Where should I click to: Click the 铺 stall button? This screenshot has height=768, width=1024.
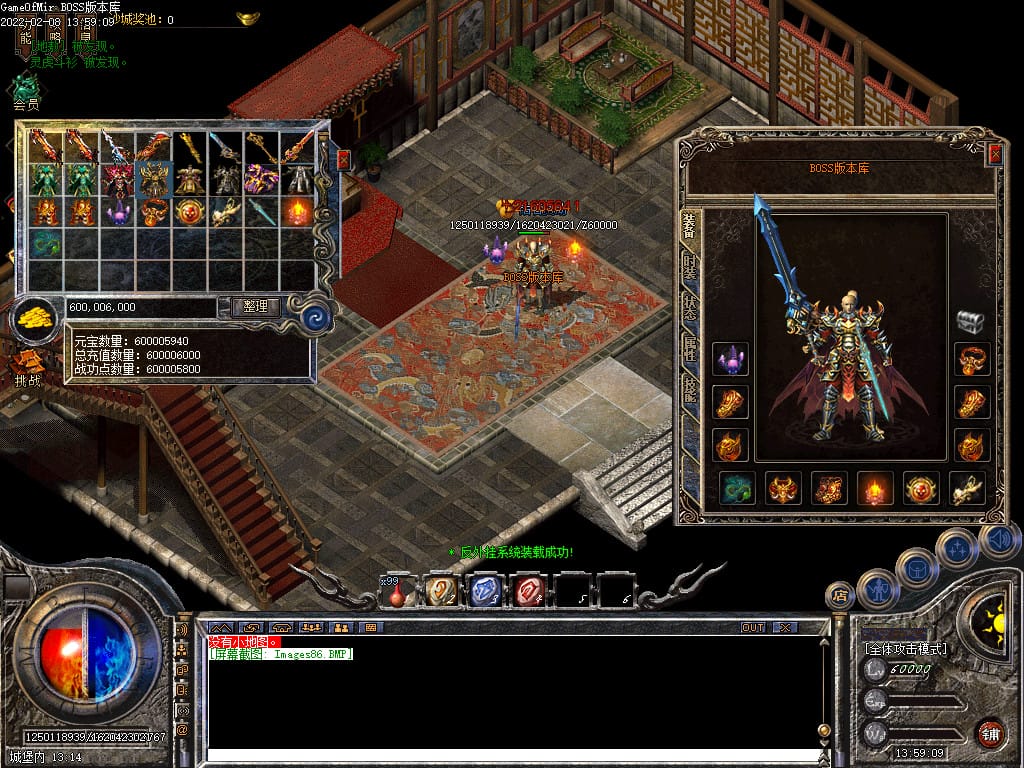click(x=990, y=732)
